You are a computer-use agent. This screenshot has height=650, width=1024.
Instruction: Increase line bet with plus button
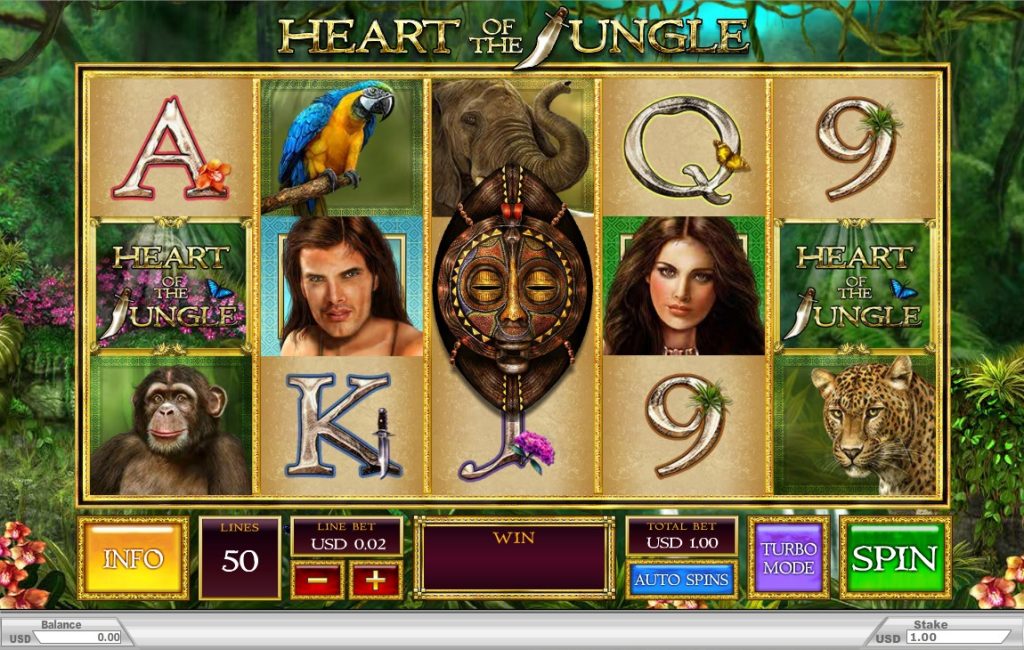(x=375, y=580)
